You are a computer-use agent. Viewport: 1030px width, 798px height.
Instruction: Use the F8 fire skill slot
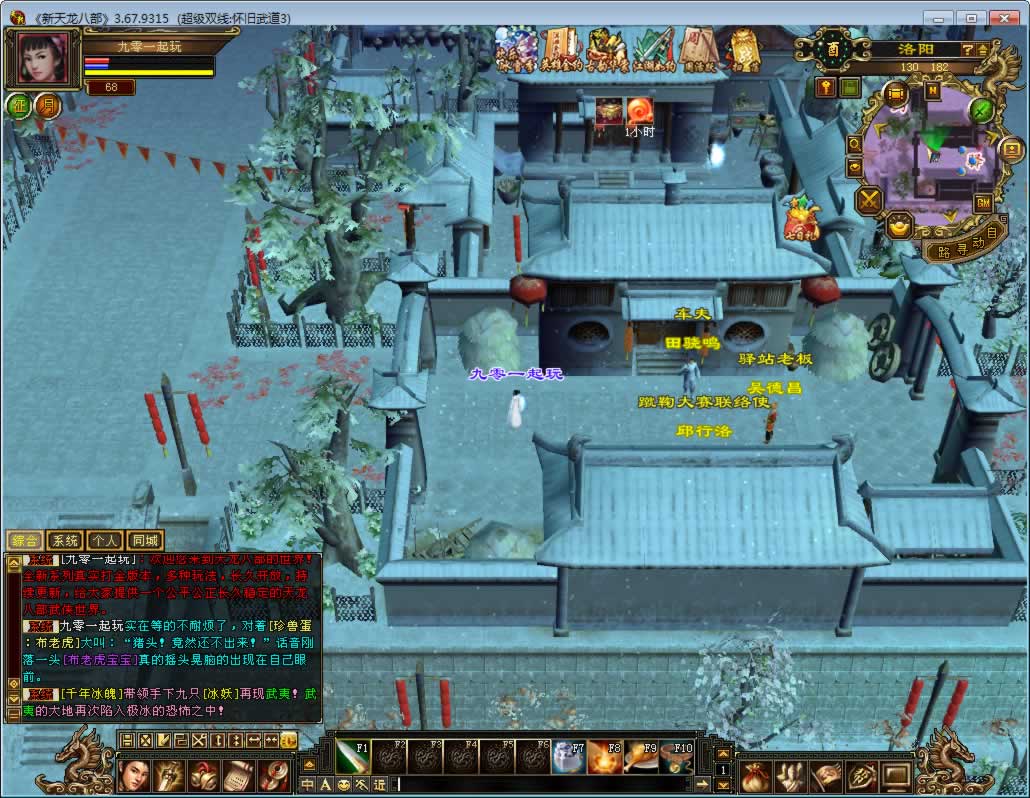(603, 756)
